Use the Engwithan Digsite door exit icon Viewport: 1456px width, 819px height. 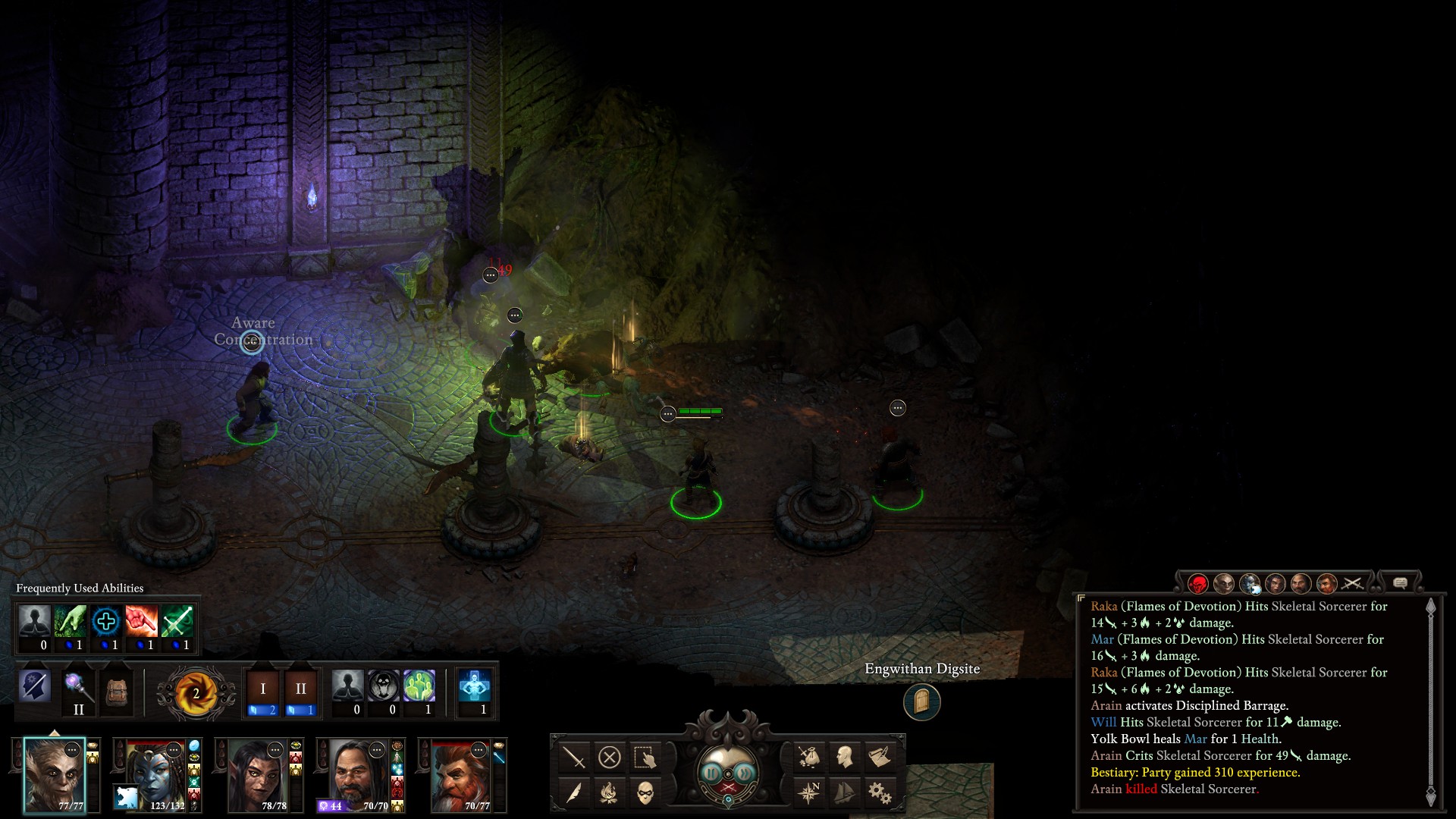coord(921,701)
